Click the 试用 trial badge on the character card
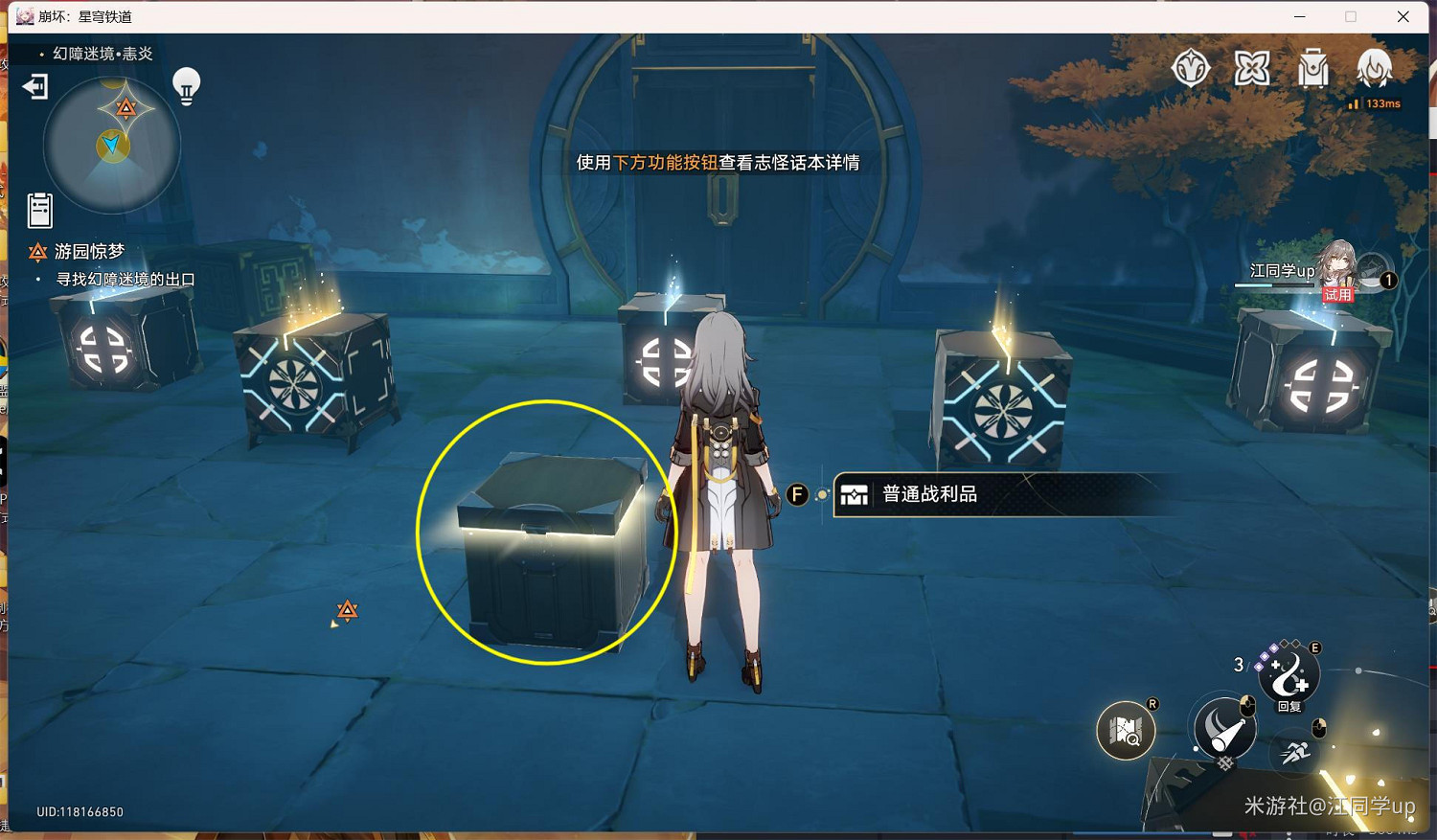This screenshot has width=1437, height=840. click(1337, 294)
